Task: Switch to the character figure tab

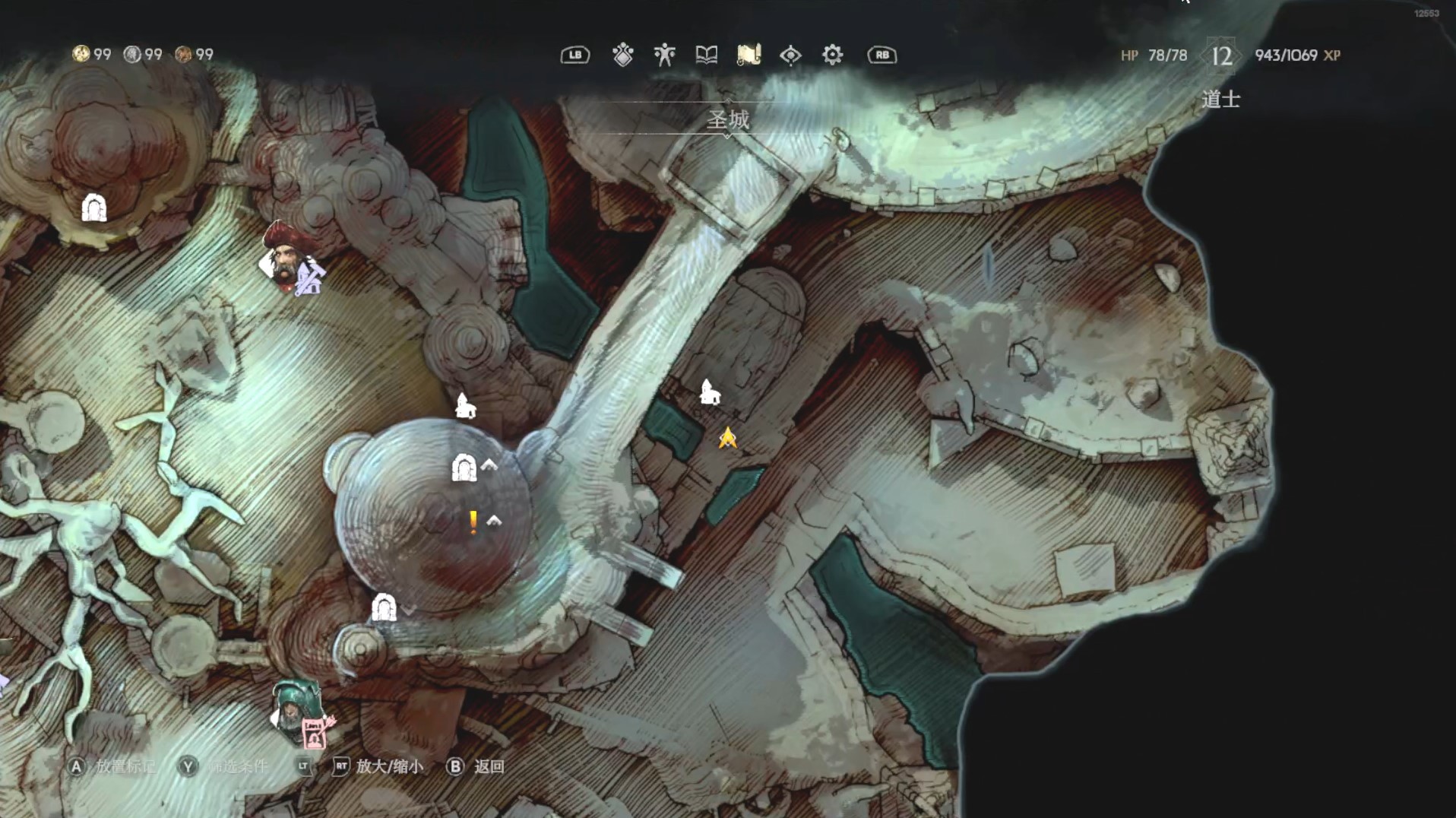Action: coord(664,55)
